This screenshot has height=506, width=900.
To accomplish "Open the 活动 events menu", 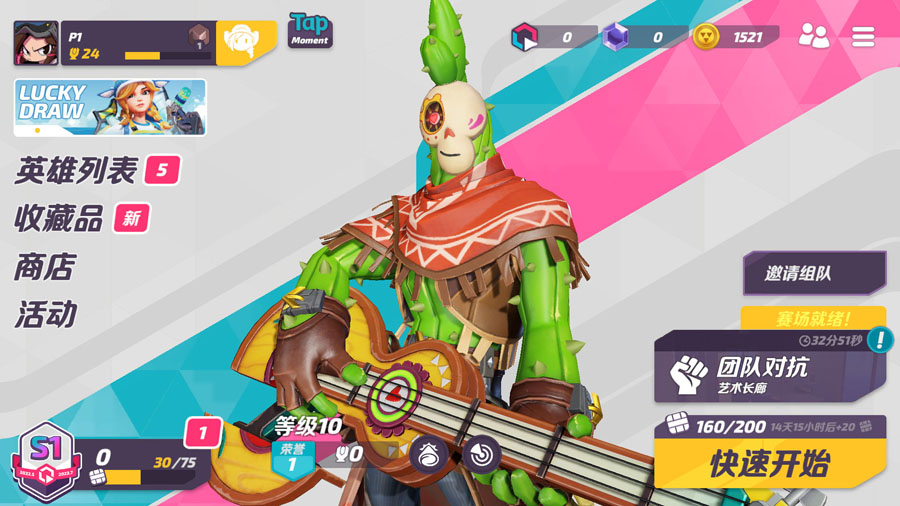I will (45, 315).
